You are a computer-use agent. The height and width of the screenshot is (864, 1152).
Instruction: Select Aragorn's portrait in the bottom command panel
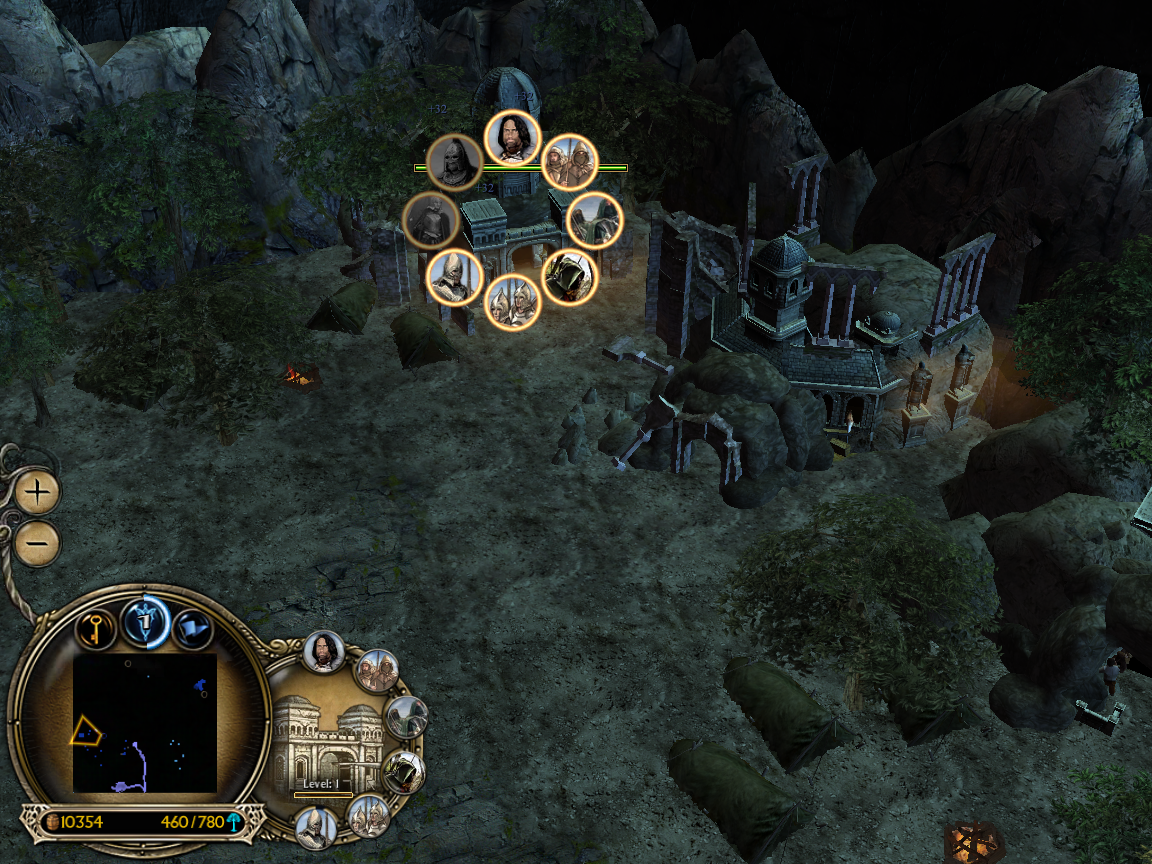(x=324, y=651)
